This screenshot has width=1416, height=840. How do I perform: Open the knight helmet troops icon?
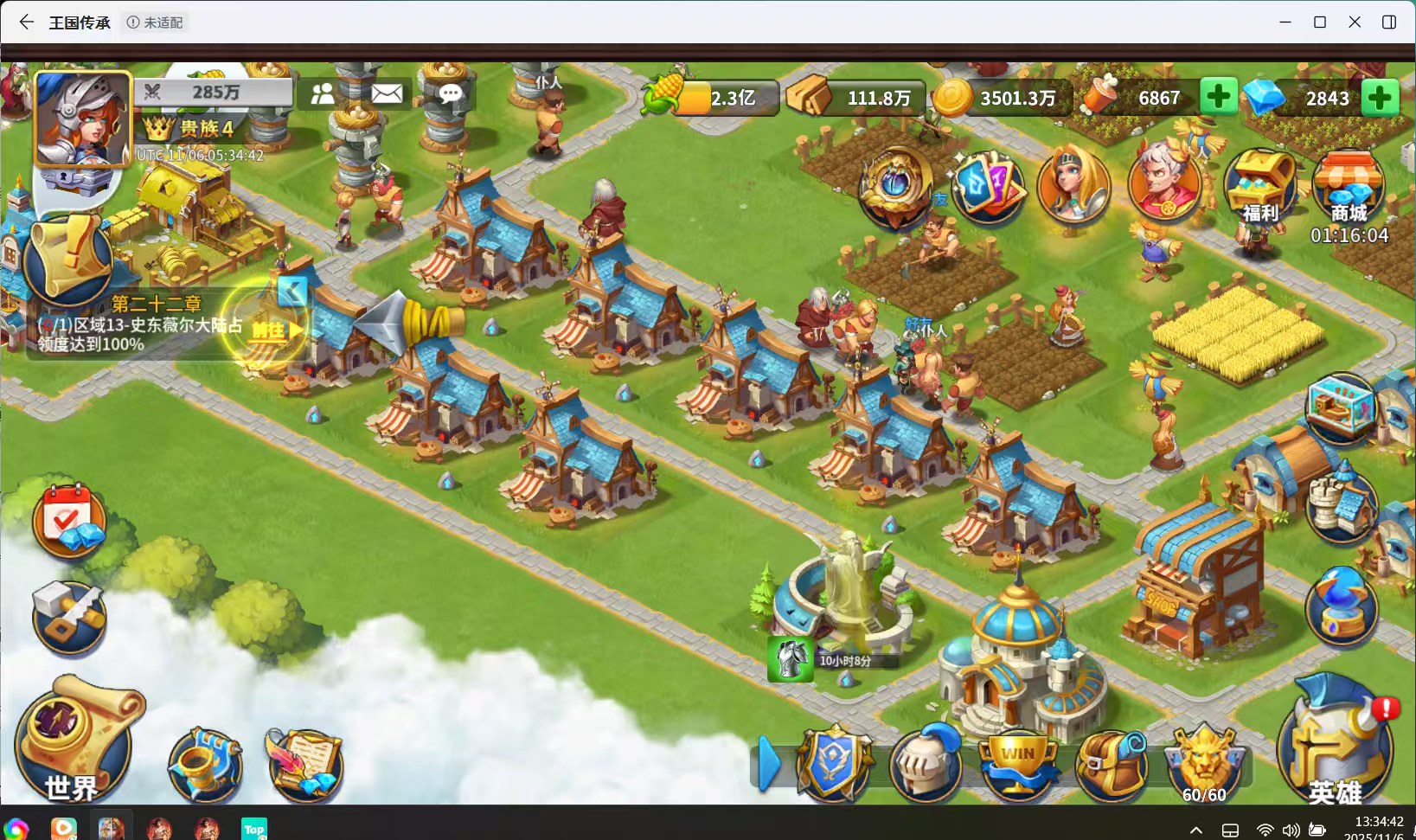pos(926,761)
